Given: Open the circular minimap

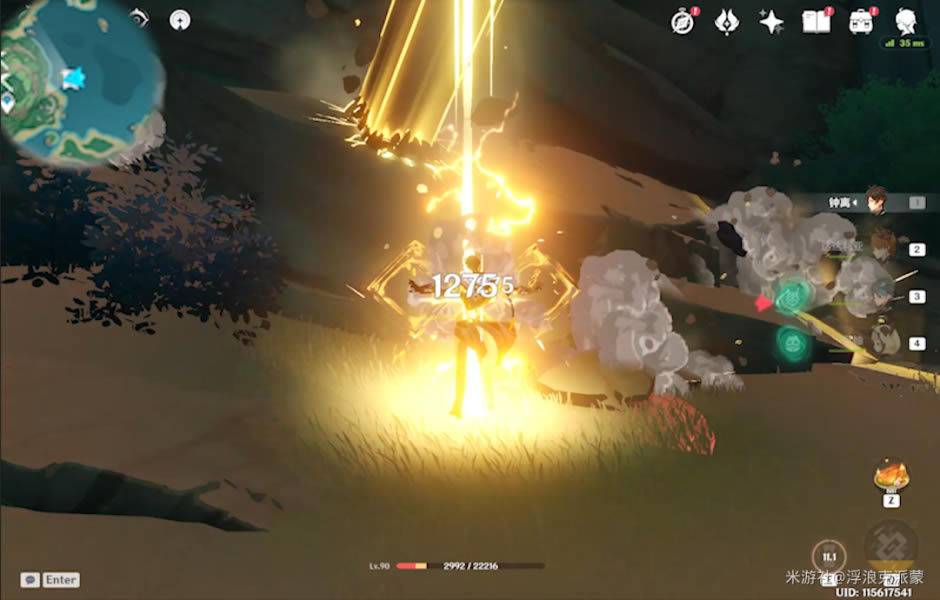Looking at the screenshot, I should 82,80.
